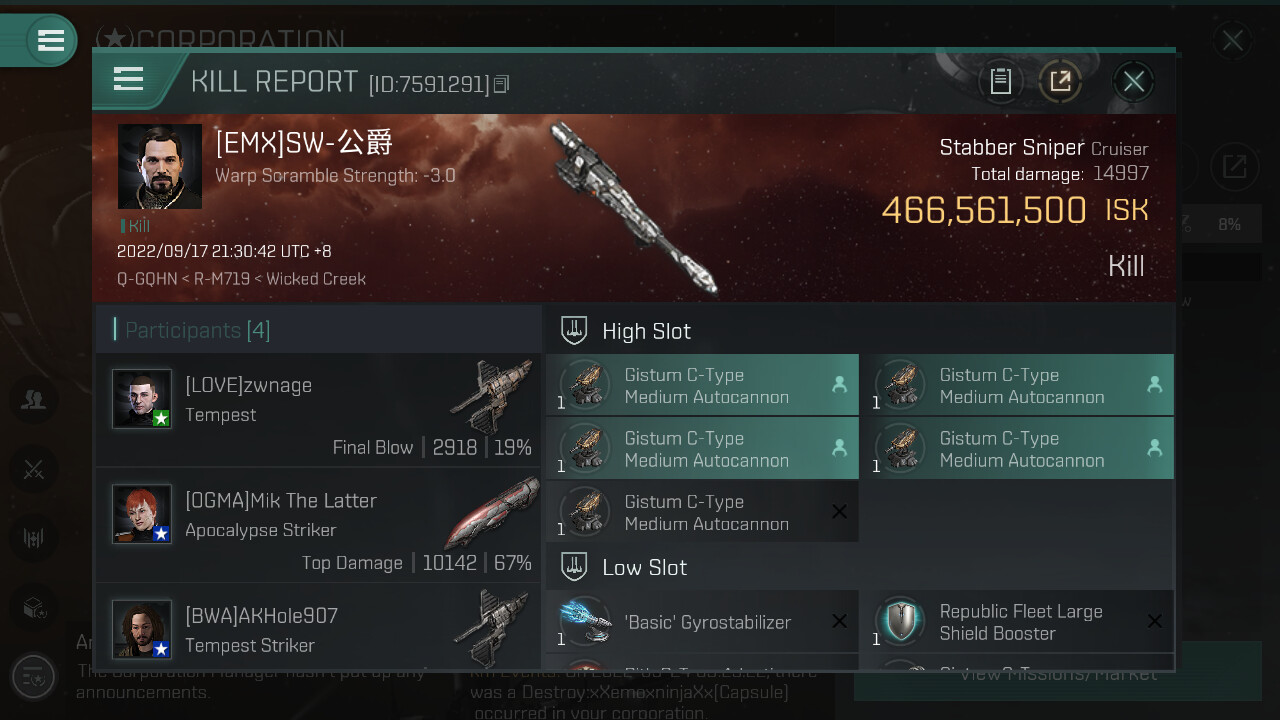Close the Kill Report window
Image resolution: width=1280 pixels, height=720 pixels.
click(1133, 81)
